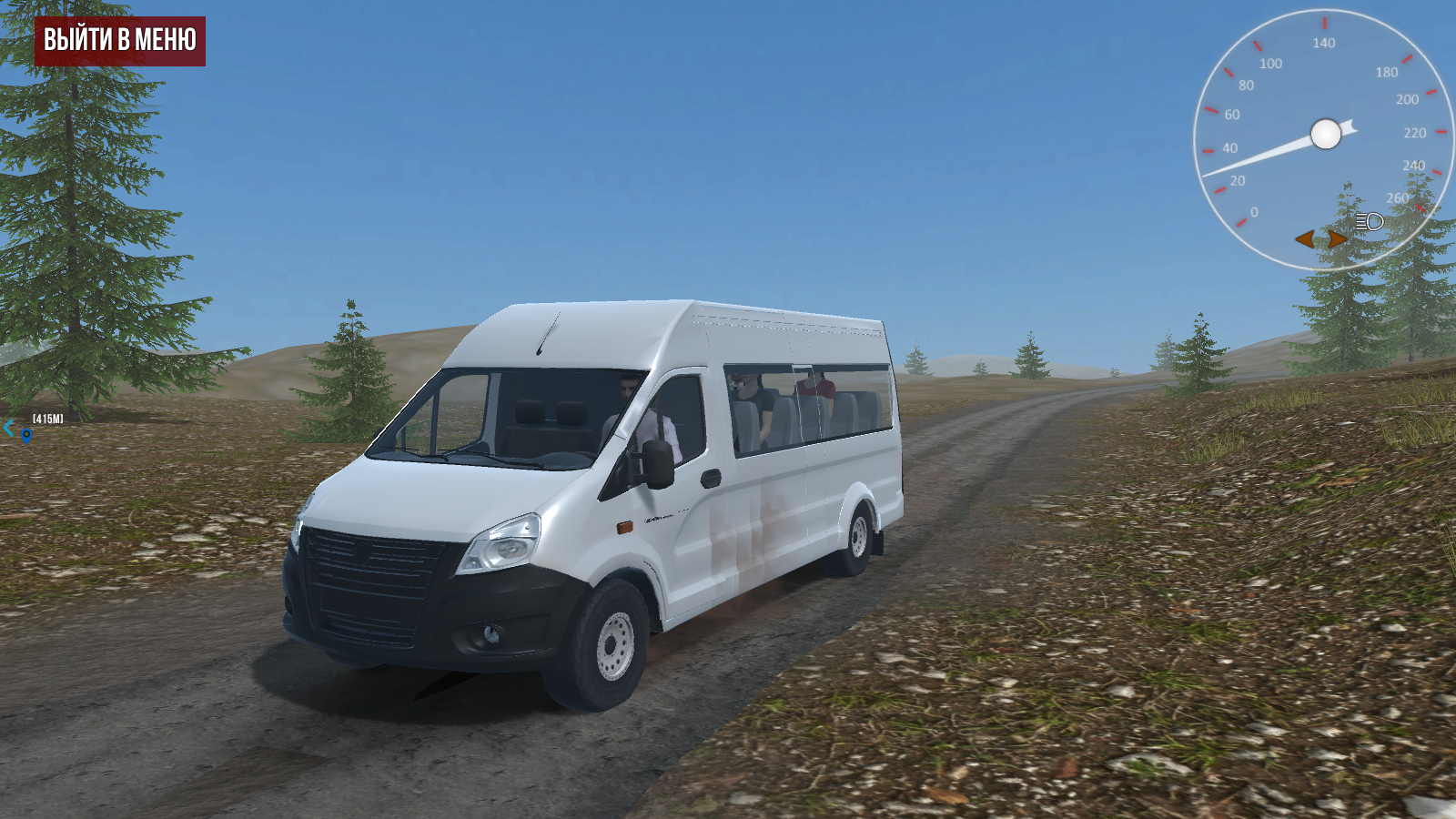Select the blue waypoint marker pin
The width and height of the screenshot is (1456, 819).
(x=26, y=434)
